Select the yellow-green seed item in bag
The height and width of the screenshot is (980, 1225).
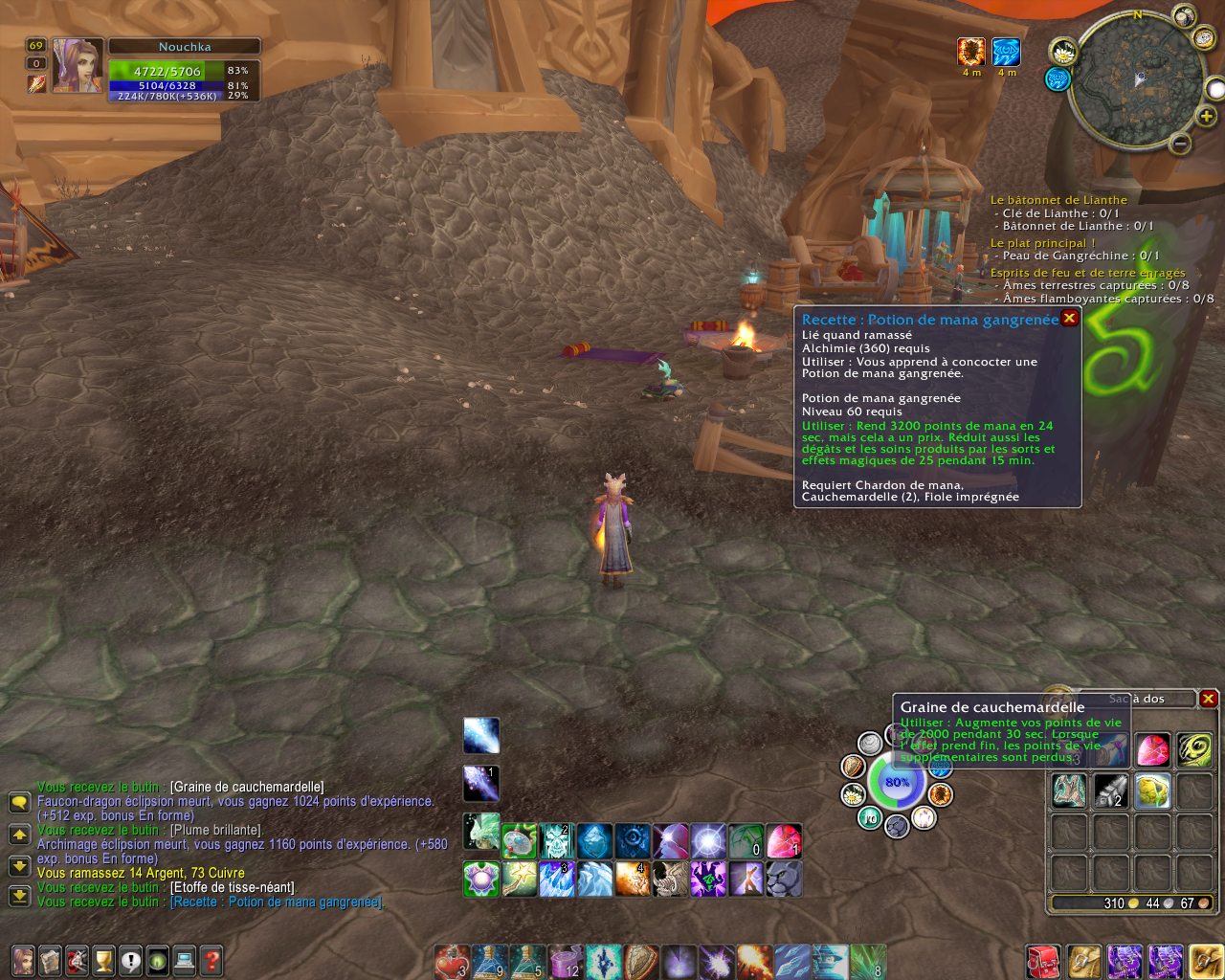pos(1152,791)
